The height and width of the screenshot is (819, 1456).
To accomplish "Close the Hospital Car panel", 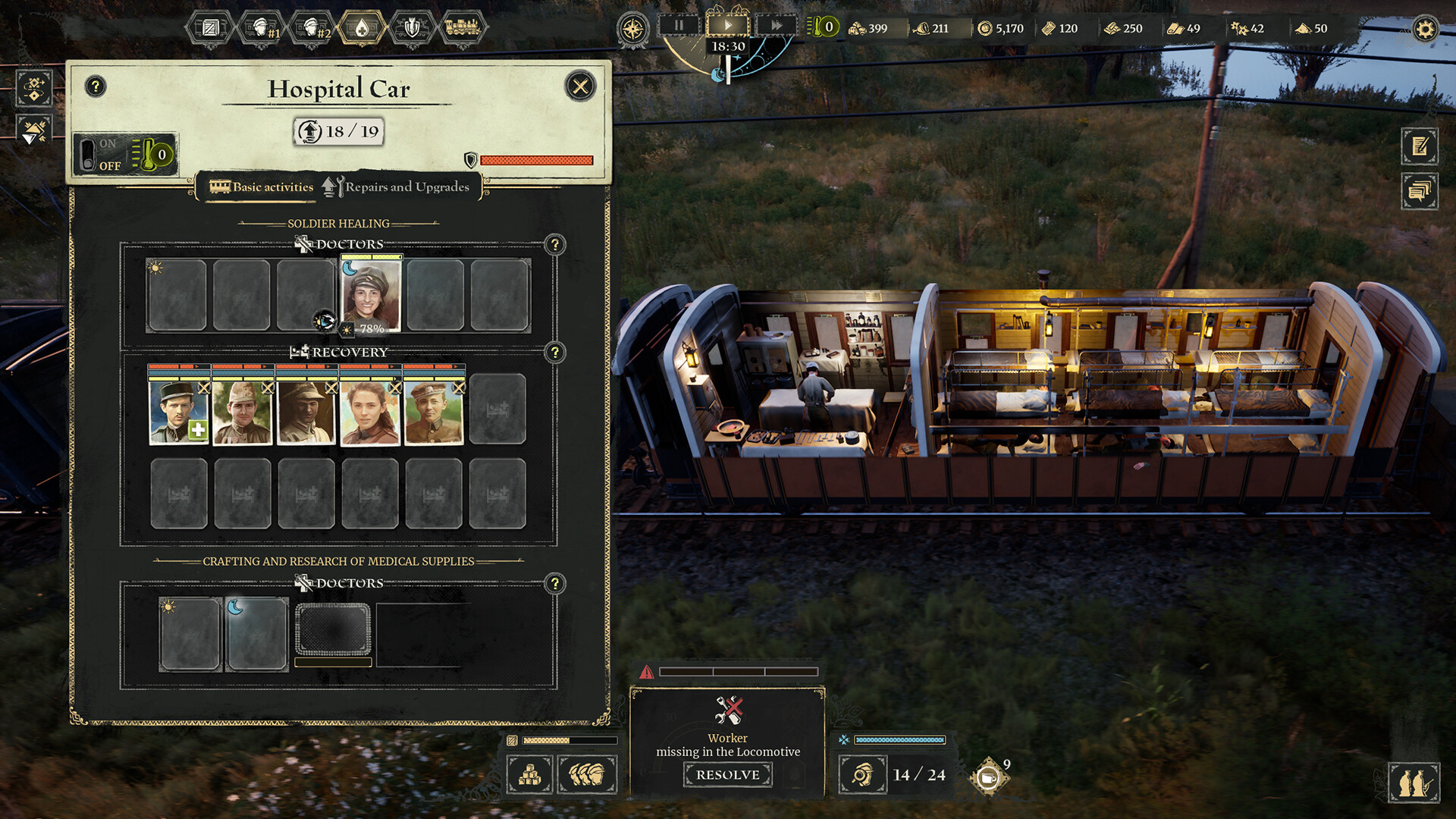I will click(580, 86).
